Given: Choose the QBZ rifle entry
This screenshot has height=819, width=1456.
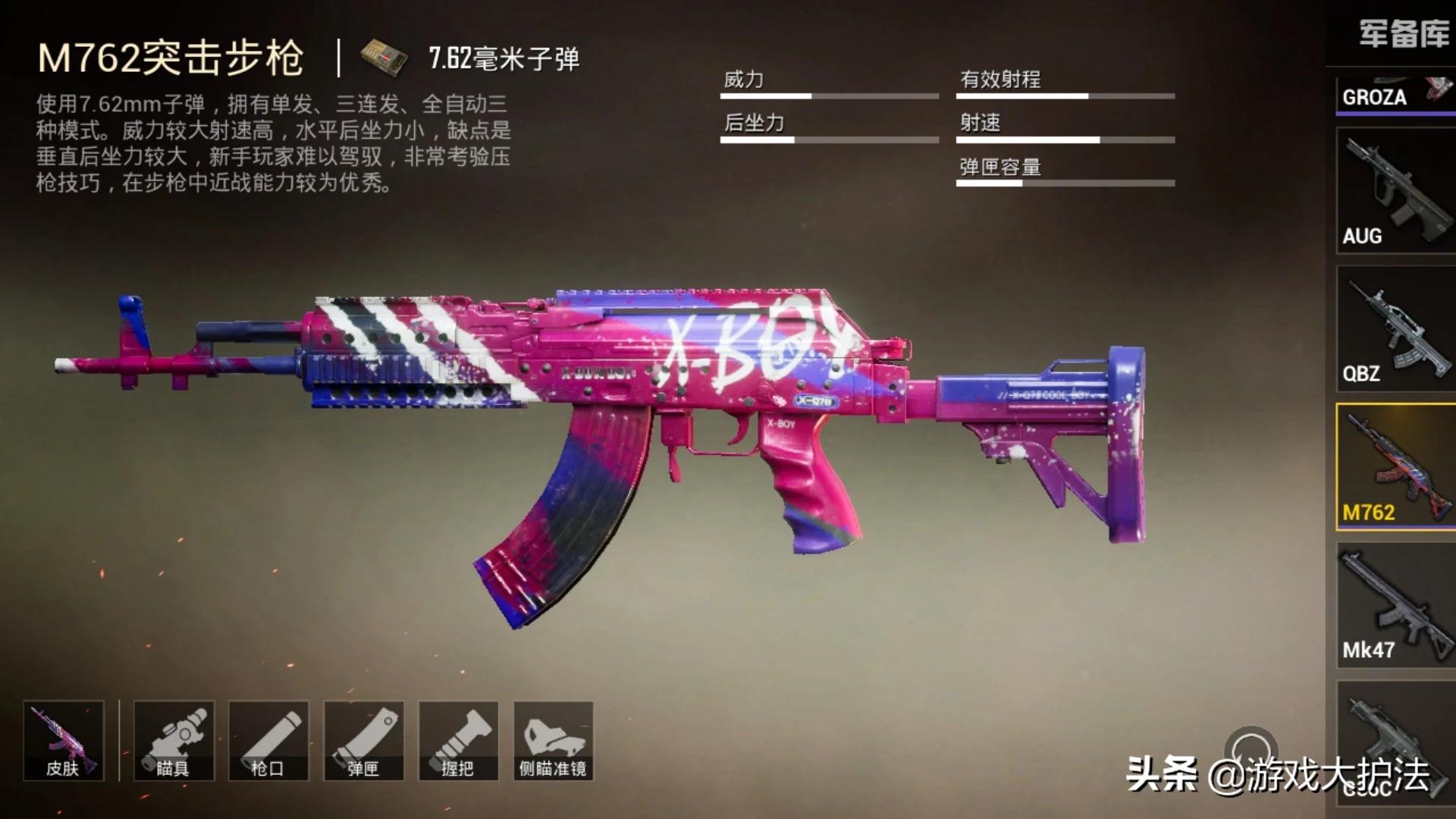Looking at the screenshot, I should click(1395, 328).
